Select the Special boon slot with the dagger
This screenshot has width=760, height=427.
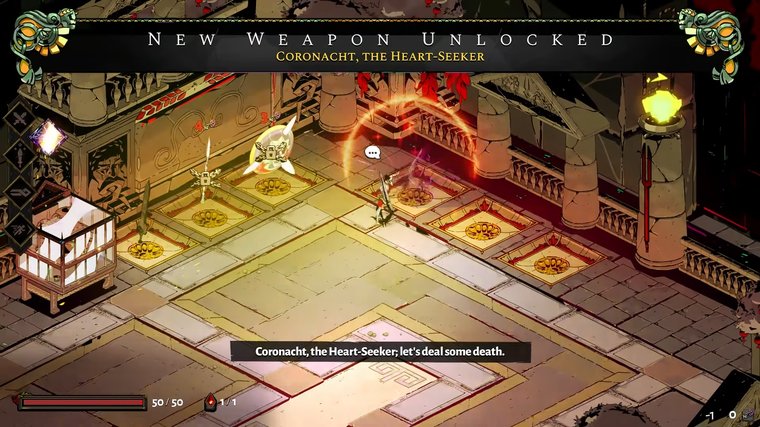[x=20, y=154]
